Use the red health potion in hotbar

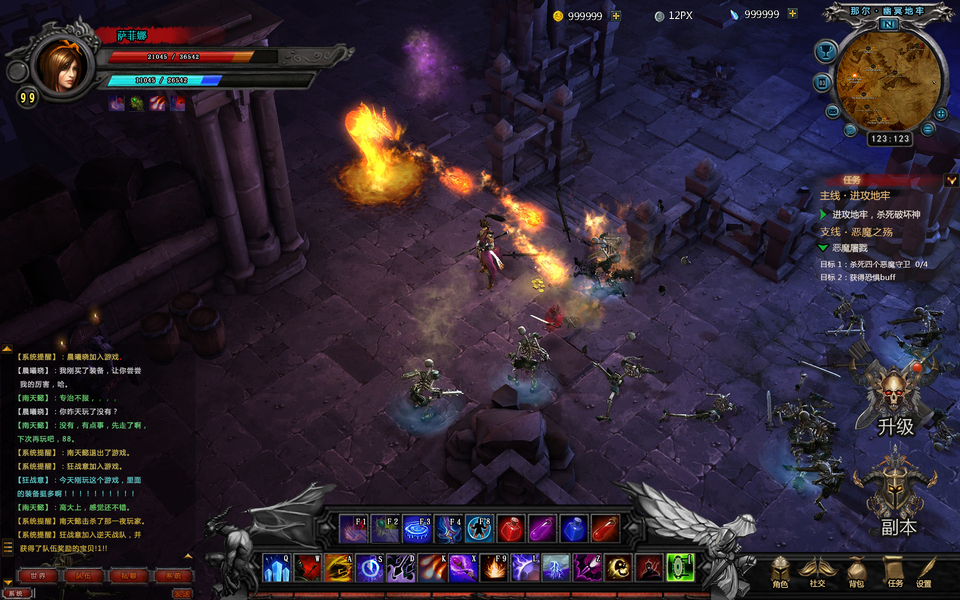[x=510, y=527]
